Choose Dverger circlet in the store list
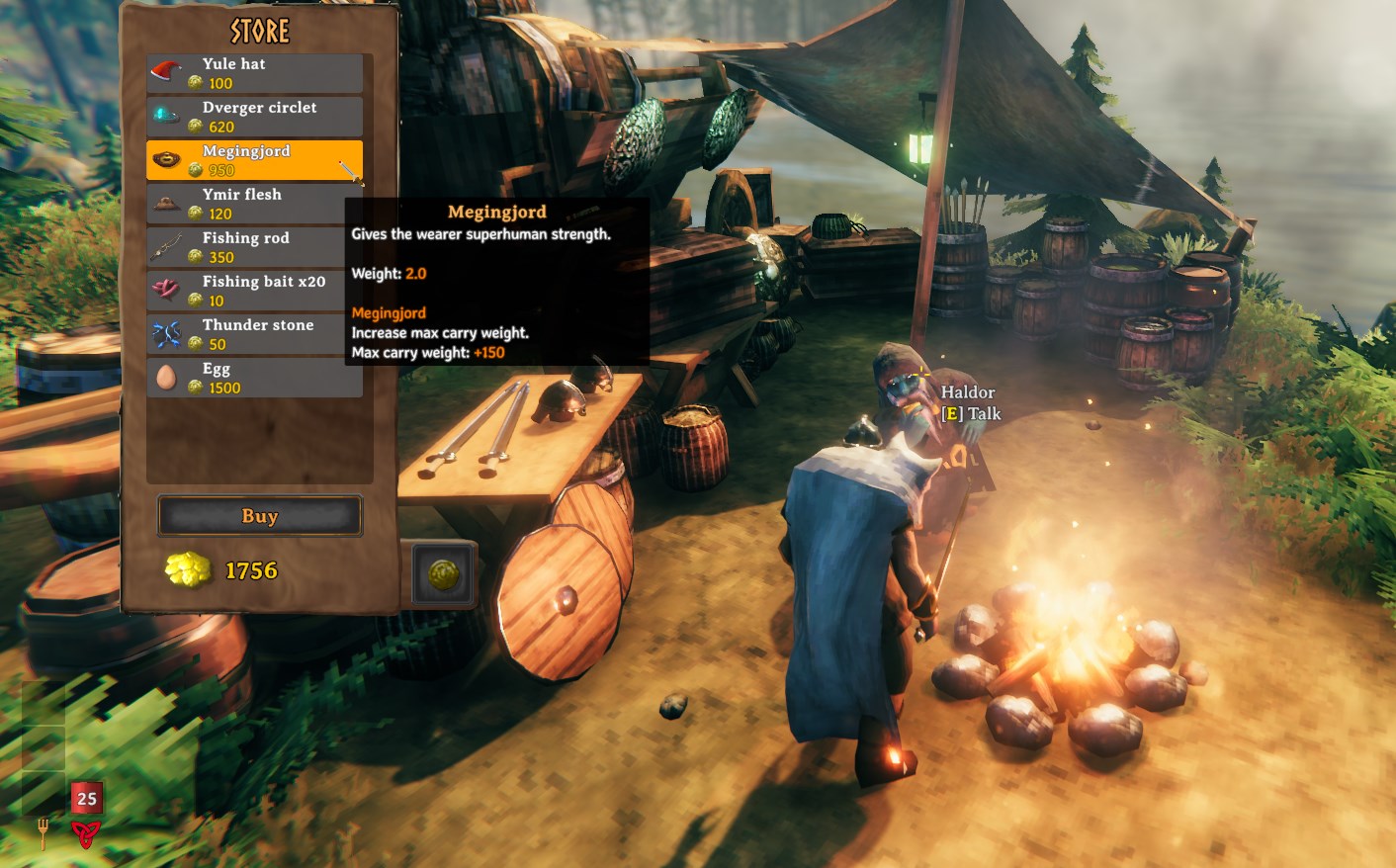 pyautogui.click(x=255, y=117)
